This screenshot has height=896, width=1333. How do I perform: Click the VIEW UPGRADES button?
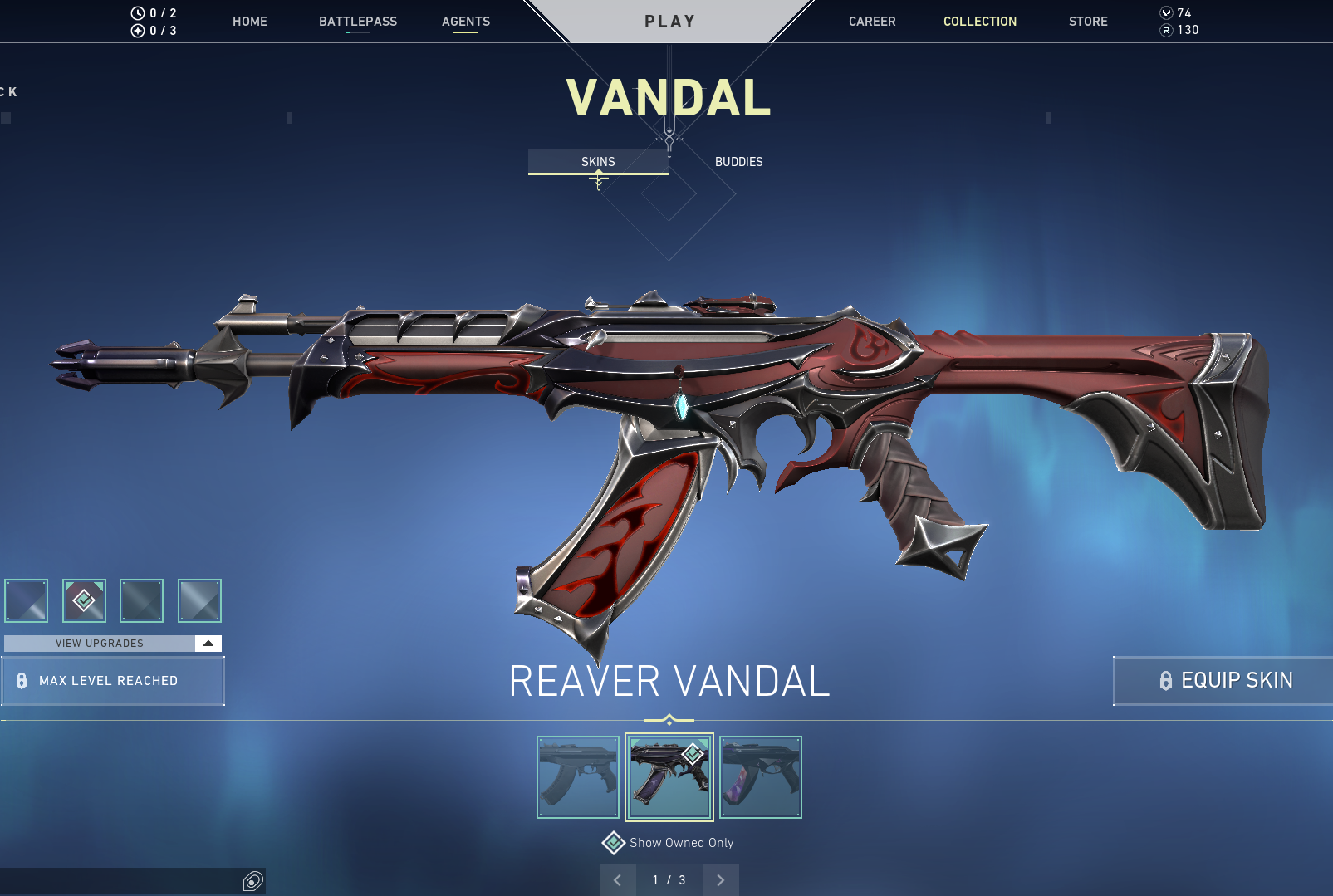(x=99, y=643)
